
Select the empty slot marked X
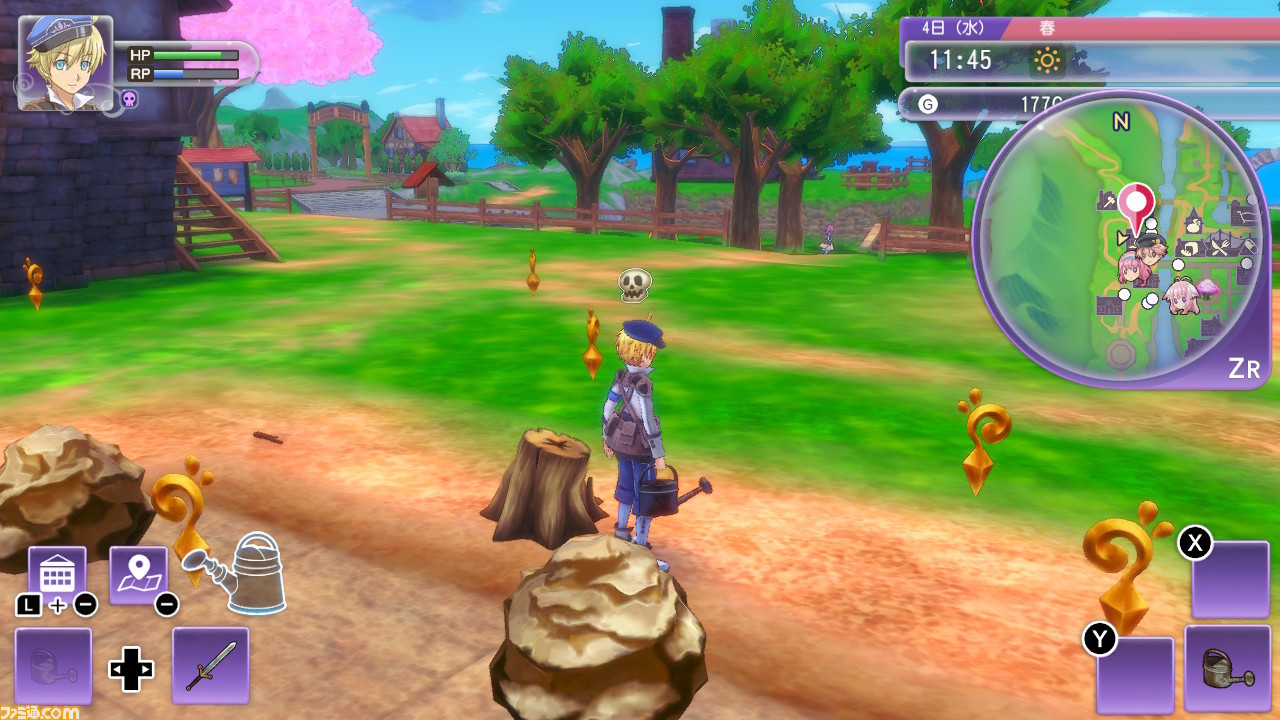[x=1230, y=580]
